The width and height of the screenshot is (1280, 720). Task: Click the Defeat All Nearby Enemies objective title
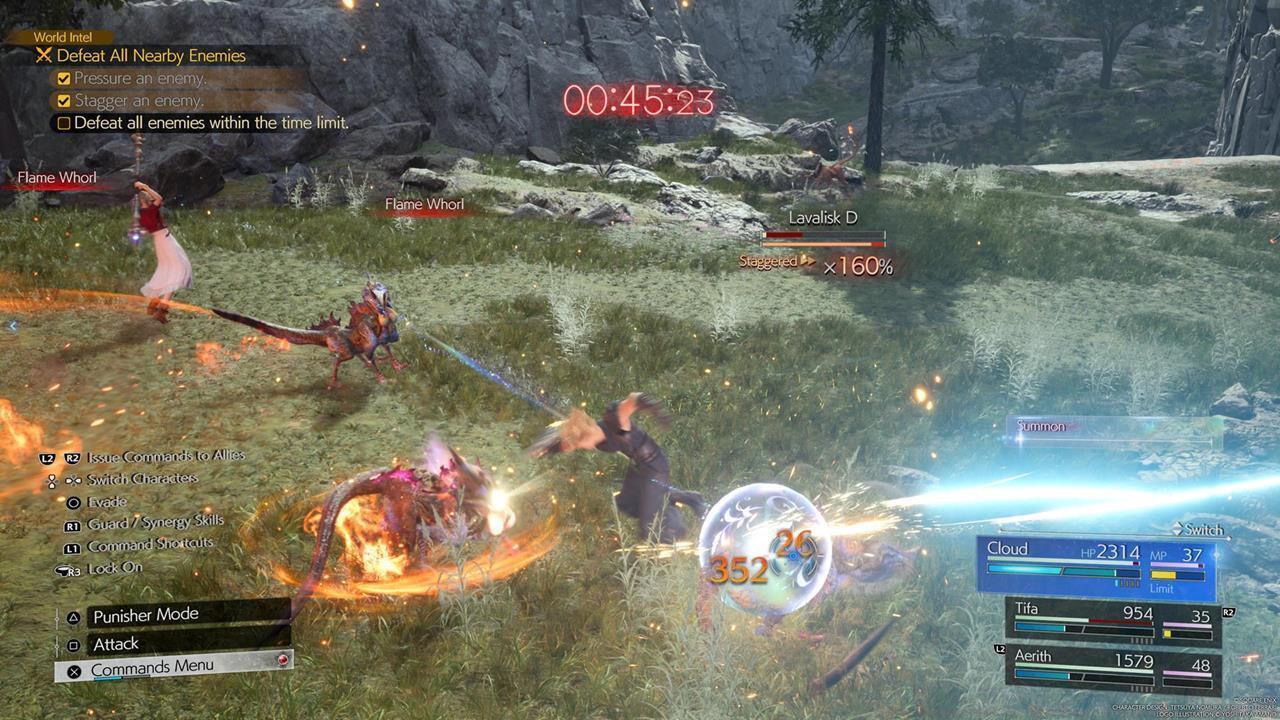(150, 56)
